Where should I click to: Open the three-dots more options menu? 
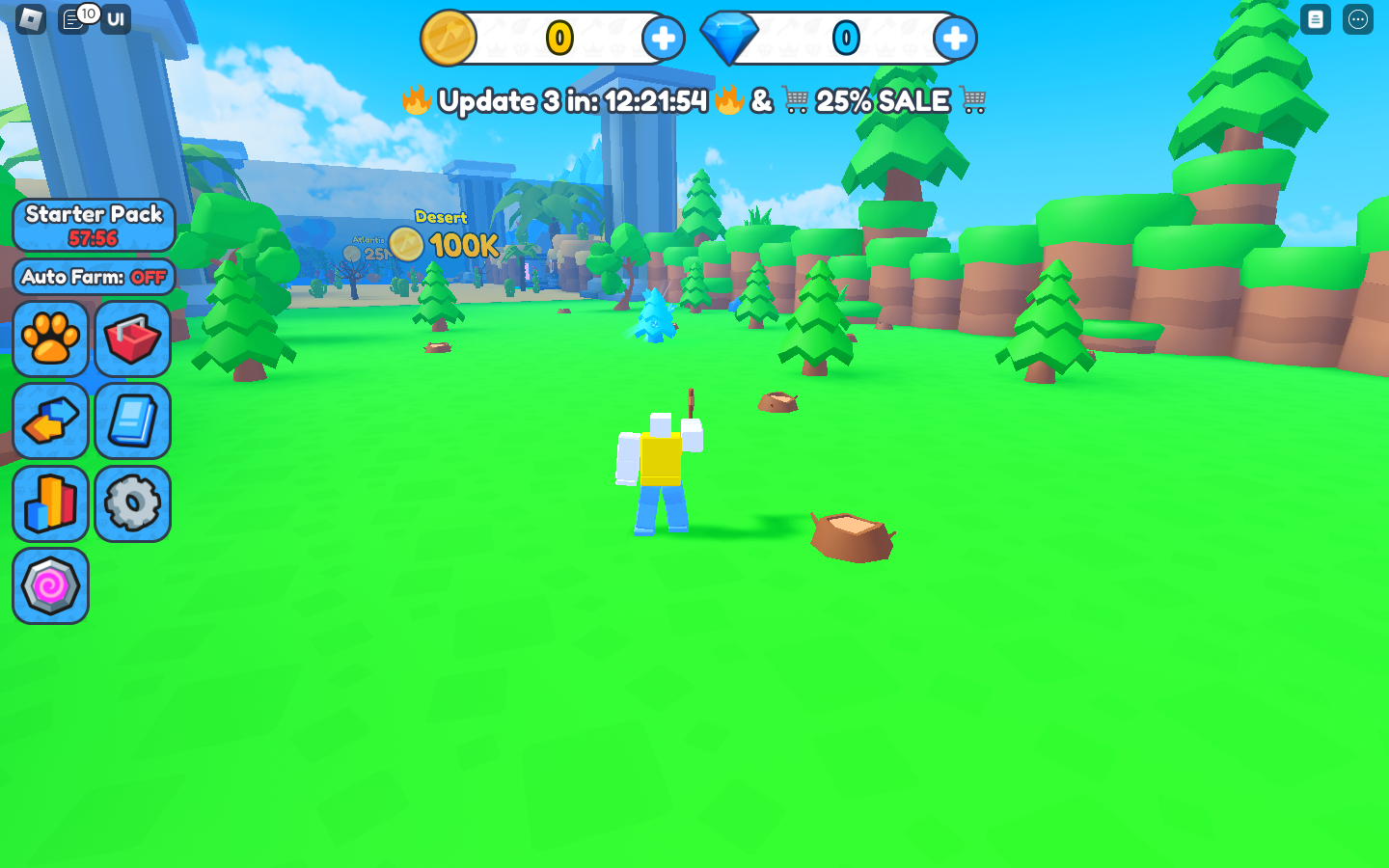1358,19
